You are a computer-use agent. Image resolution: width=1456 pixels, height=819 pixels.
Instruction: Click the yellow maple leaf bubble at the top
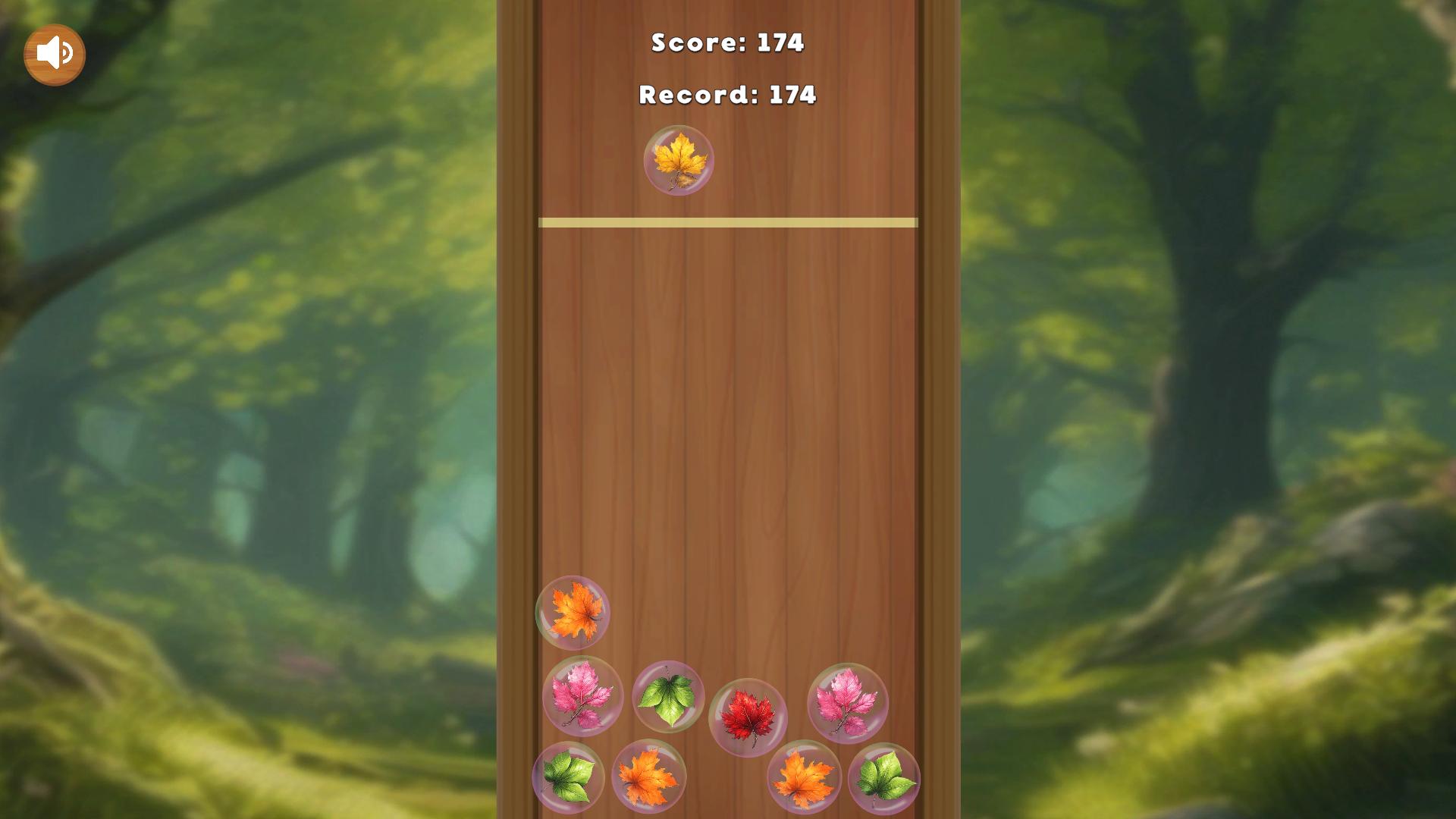680,160
